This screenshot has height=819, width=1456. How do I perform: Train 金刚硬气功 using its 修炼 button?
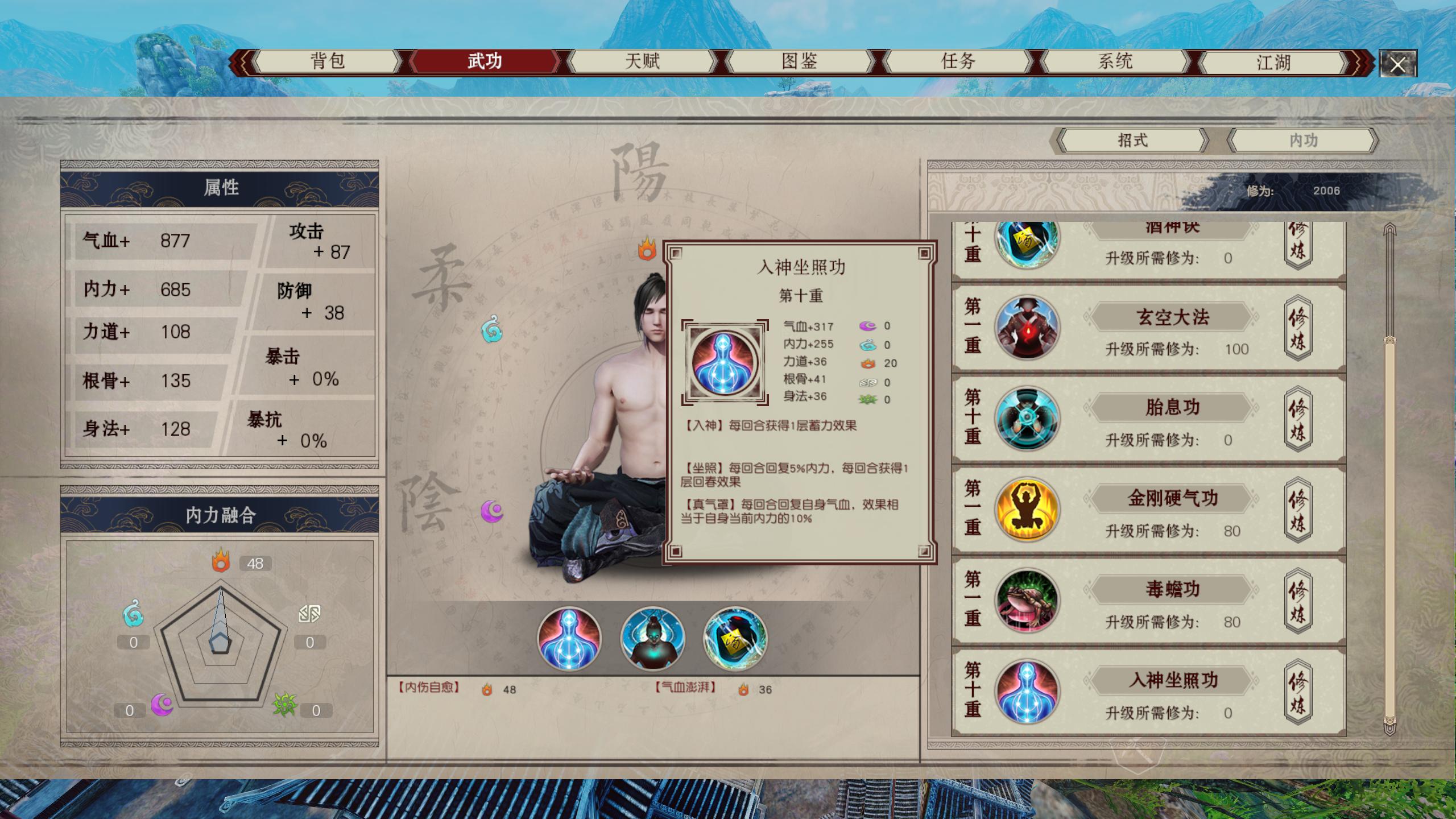click(1297, 510)
